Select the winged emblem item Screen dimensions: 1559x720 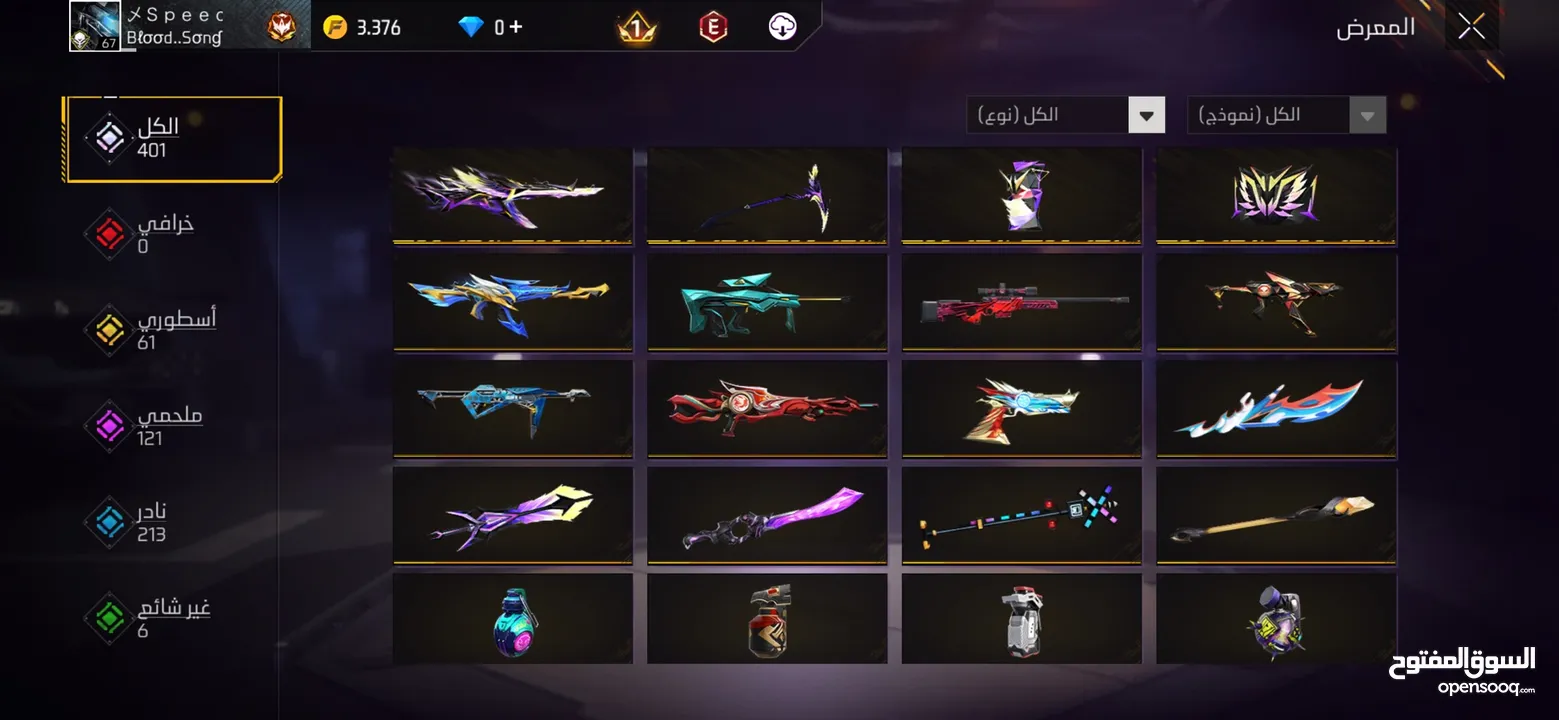coord(1276,194)
